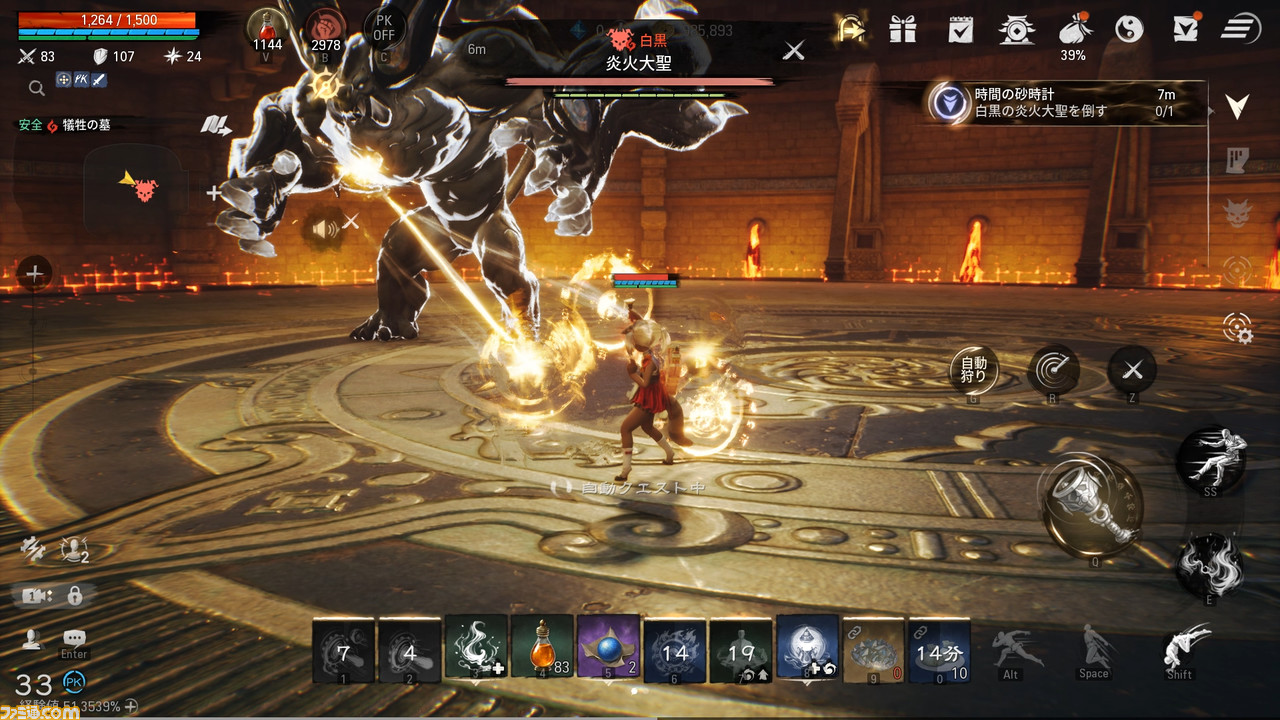The image size is (1280, 720).
Task: Collapse the quest tracker panel arrow
Action: [x=1238, y=106]
